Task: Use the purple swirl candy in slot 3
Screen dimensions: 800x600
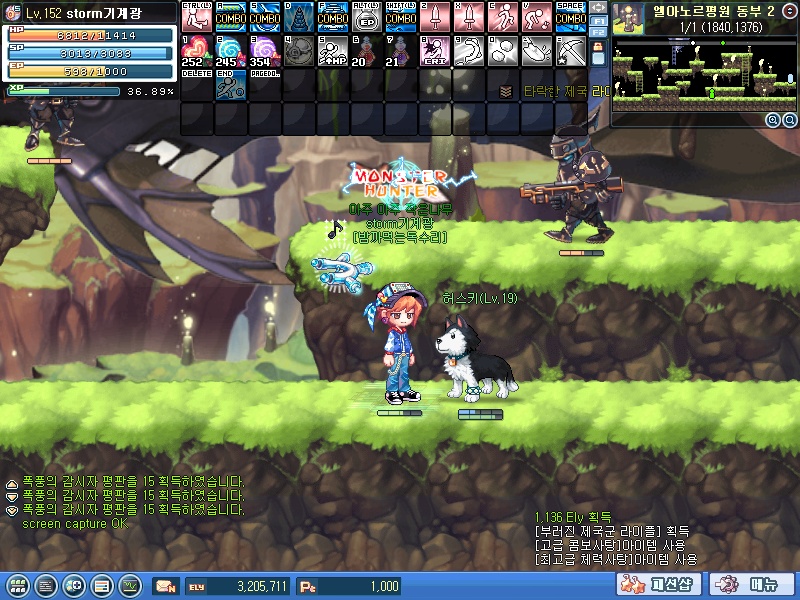Action: (x=264, y=50)
